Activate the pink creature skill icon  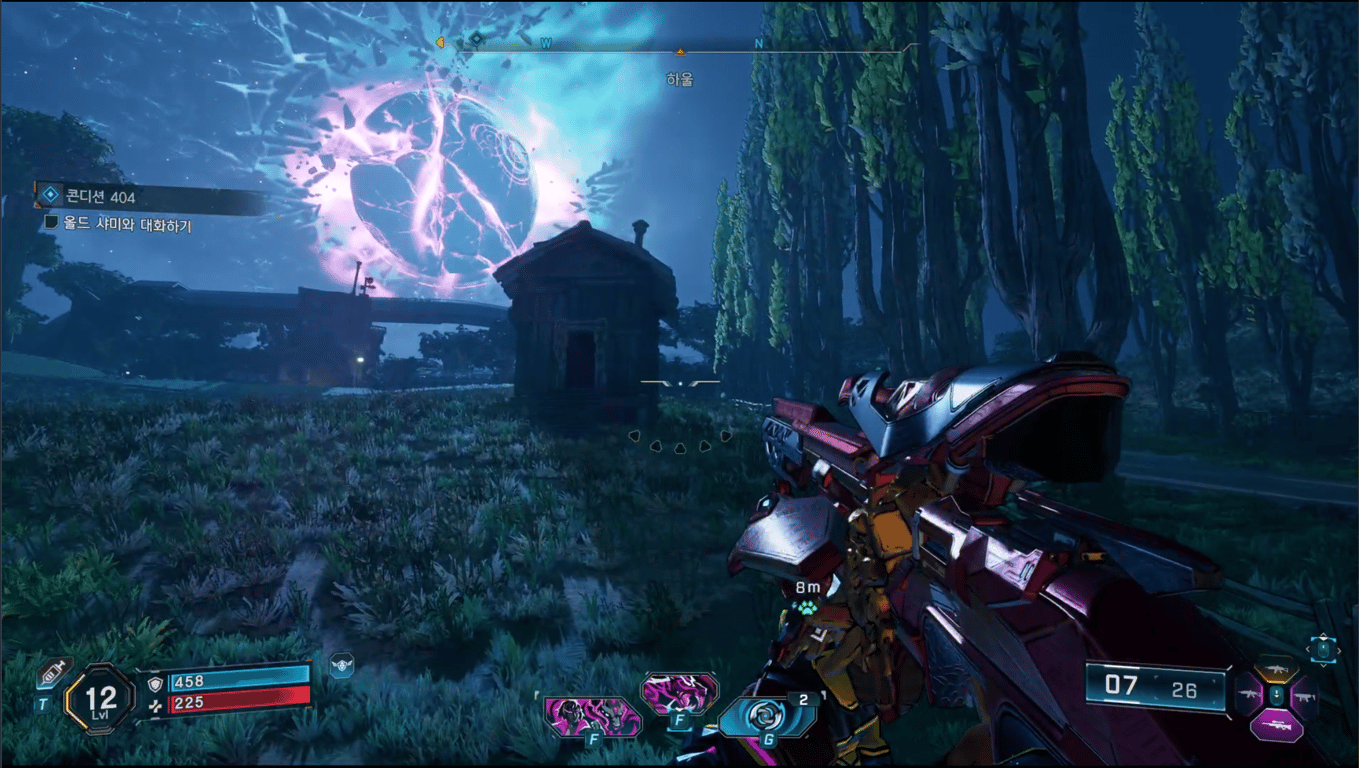click(x=680, y=692)
